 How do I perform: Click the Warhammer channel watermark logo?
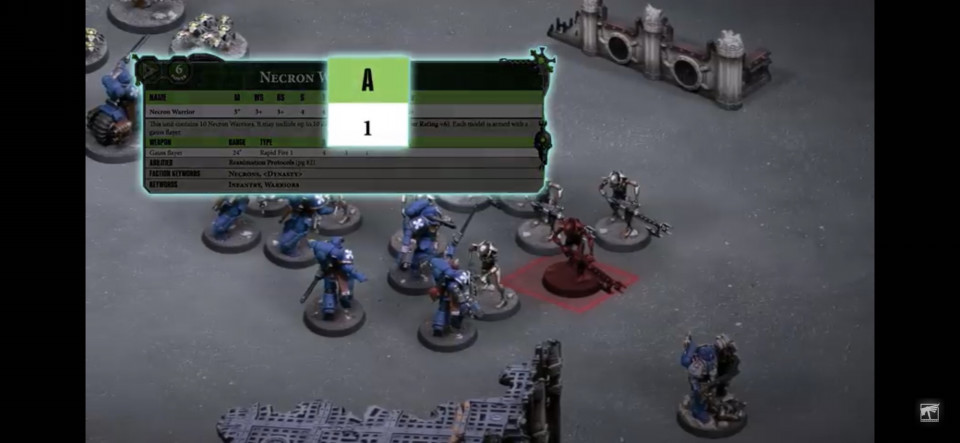click(930, 412)
